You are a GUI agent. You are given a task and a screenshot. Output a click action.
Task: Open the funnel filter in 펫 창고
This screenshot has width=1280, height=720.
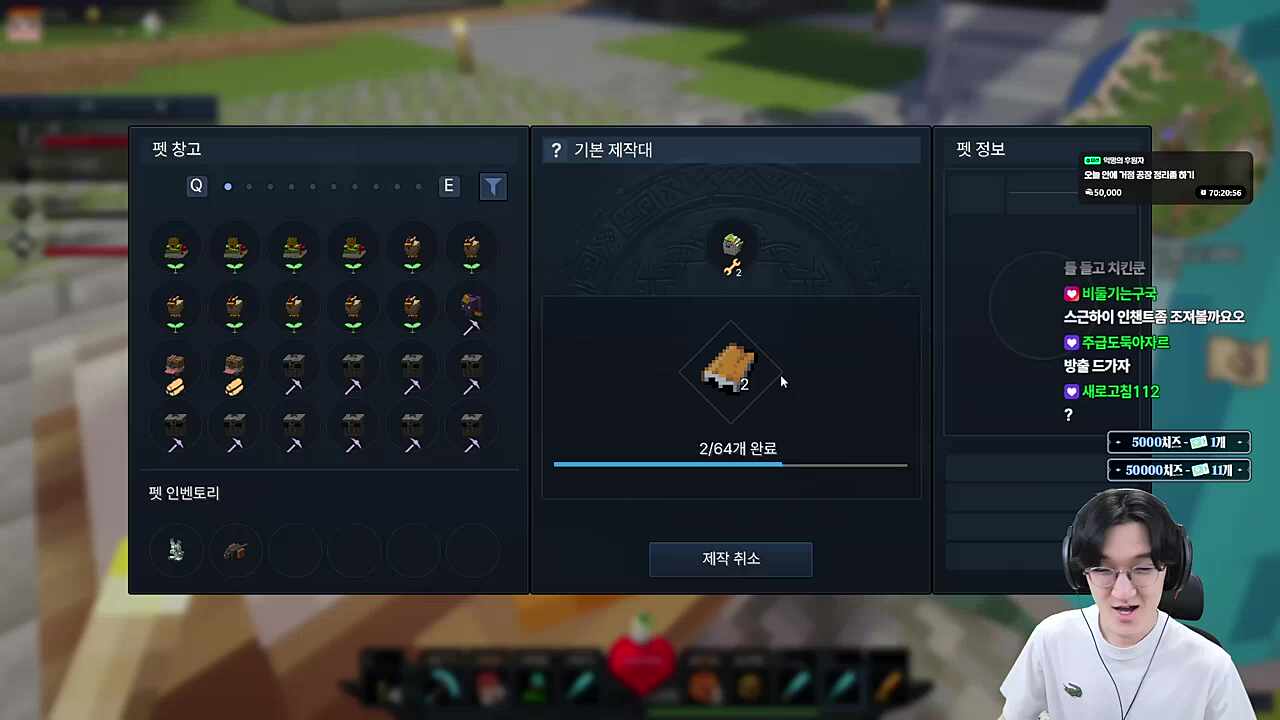click(x=493, y=186)
